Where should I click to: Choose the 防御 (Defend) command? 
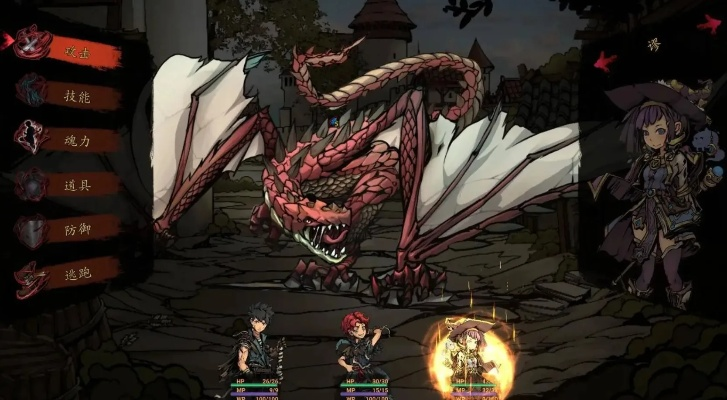pyautogui.click(x=78, y=229)
